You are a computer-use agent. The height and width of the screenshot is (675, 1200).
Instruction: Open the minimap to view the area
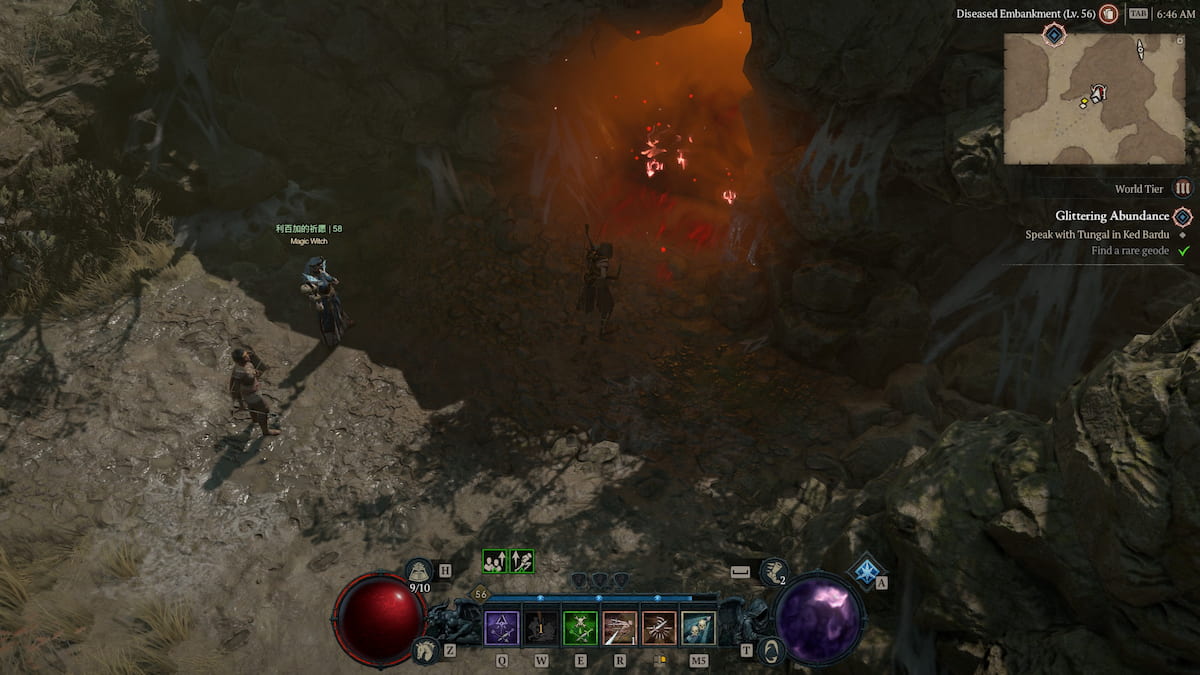[1094, 98]
